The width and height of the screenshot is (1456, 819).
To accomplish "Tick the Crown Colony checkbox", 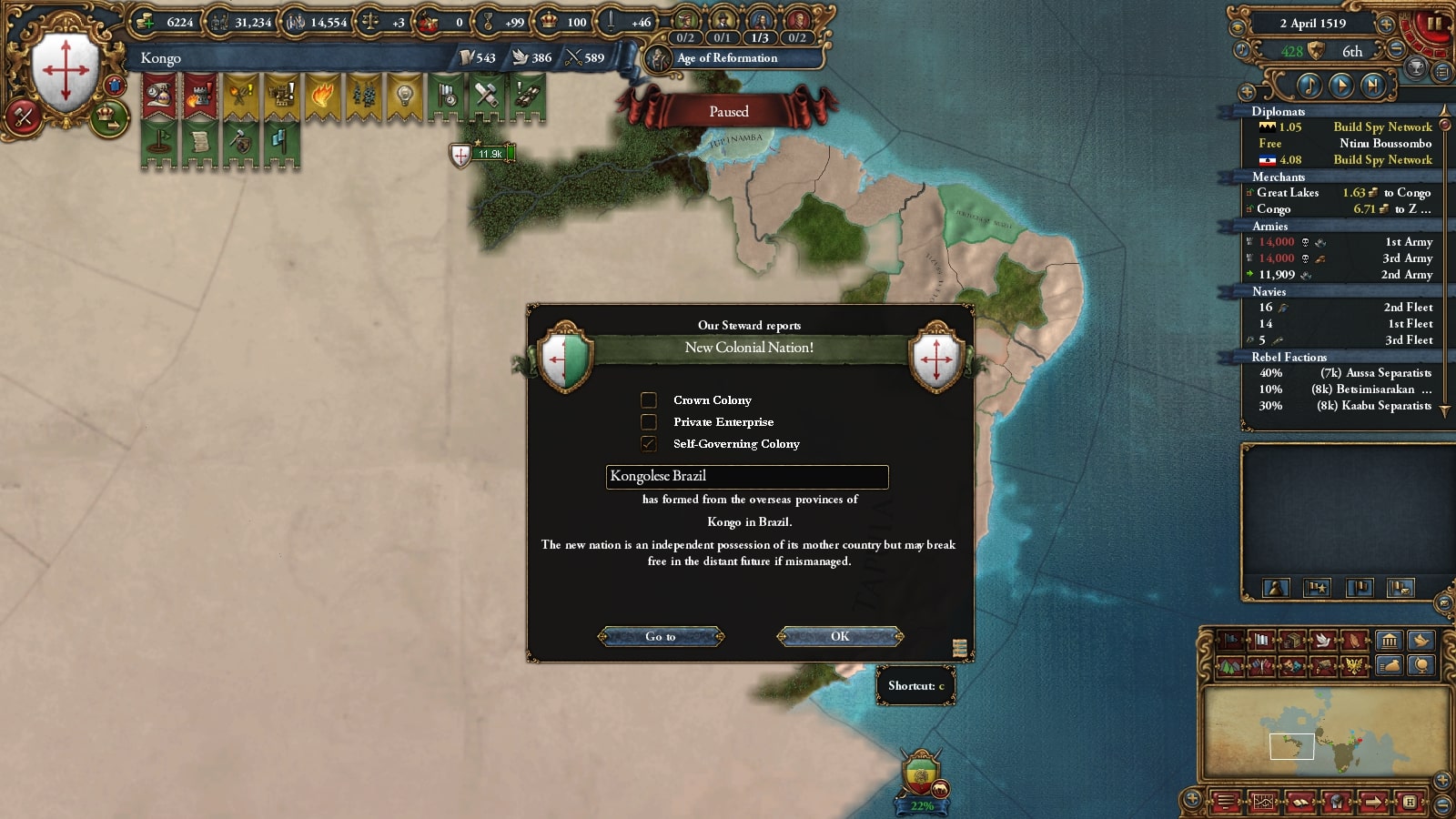I will 649,400.
